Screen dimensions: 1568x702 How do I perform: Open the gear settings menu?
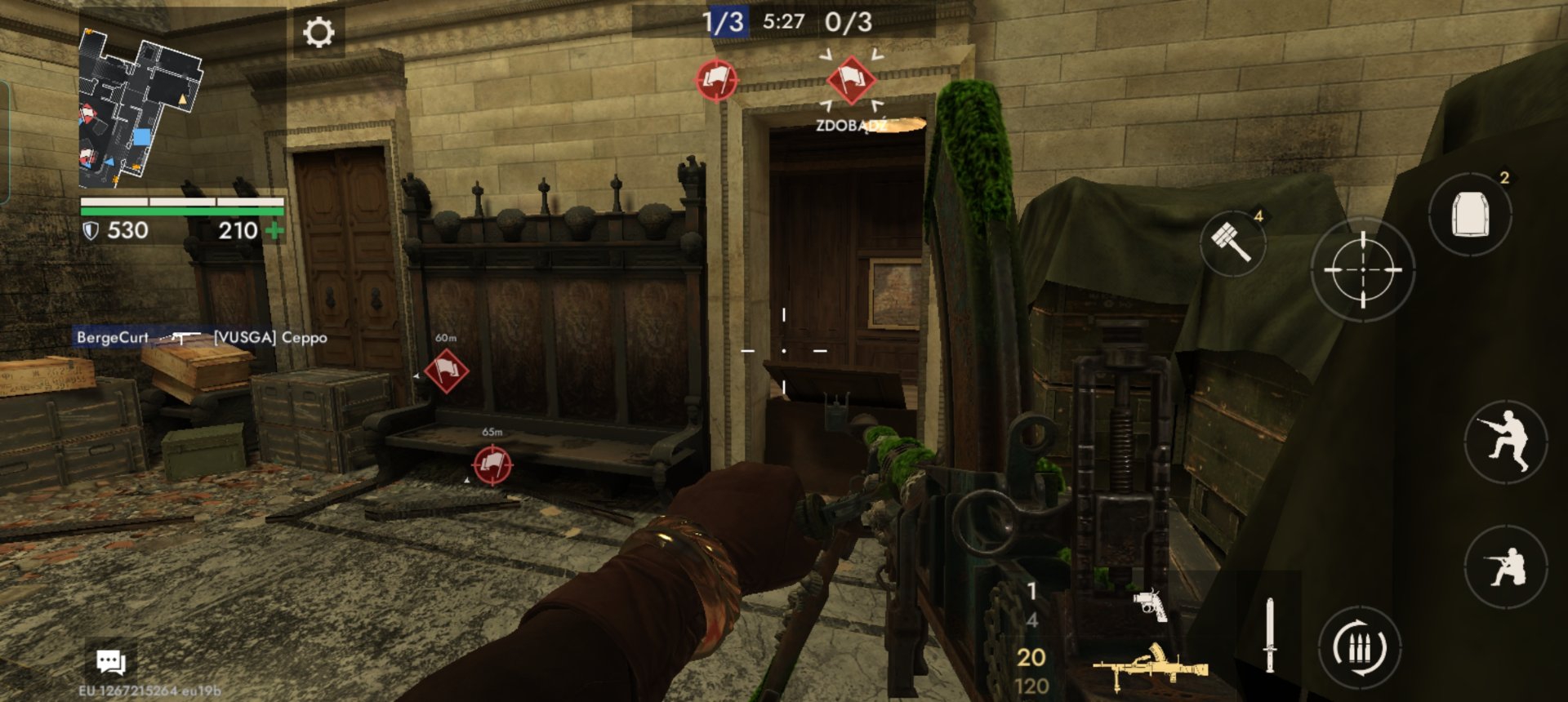tap(318, 33)
